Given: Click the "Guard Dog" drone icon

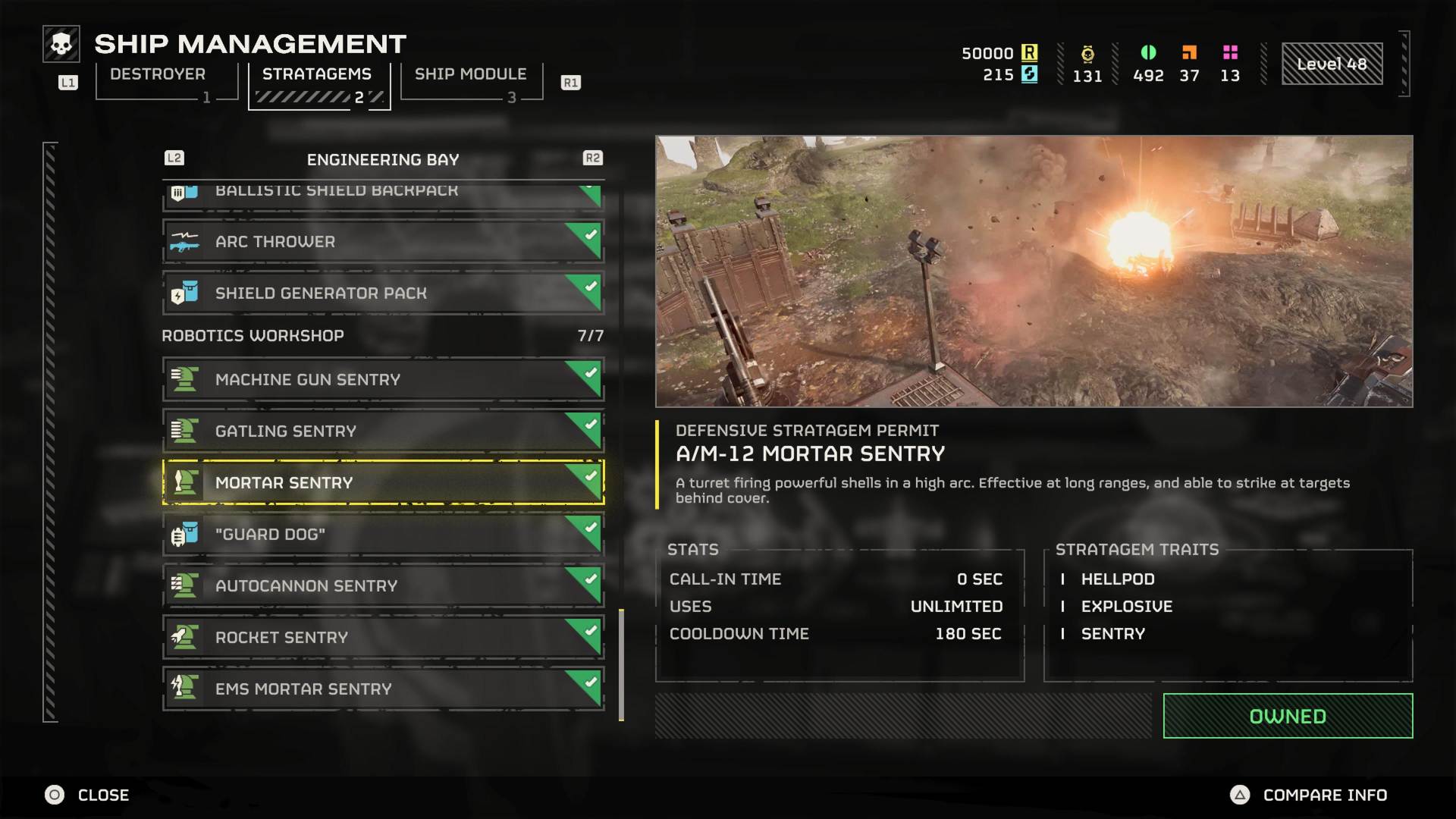Looking at the screenshot, I should tap(184, 534).
